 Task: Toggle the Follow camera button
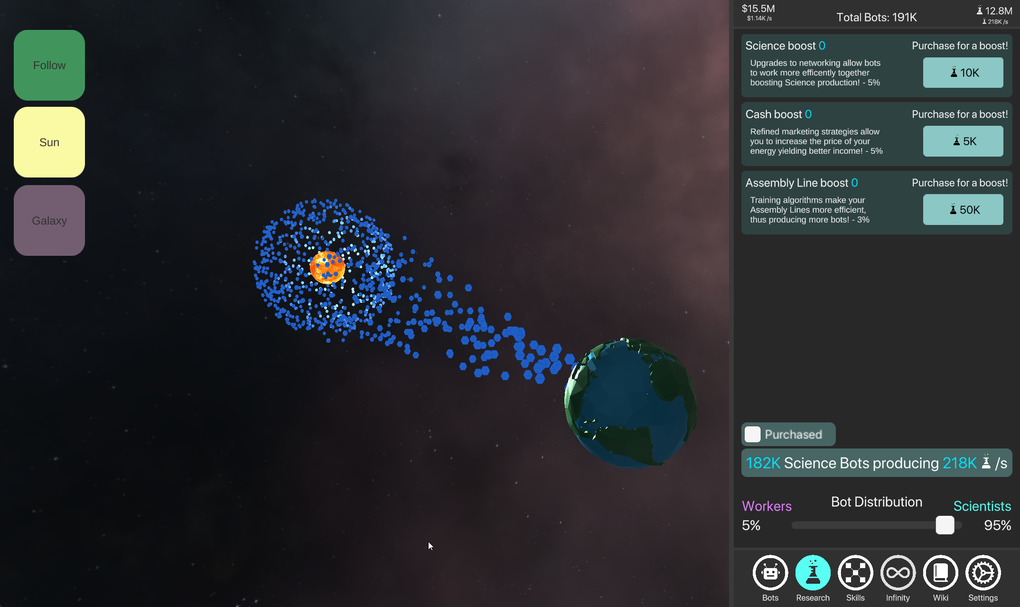pos(49,65)
